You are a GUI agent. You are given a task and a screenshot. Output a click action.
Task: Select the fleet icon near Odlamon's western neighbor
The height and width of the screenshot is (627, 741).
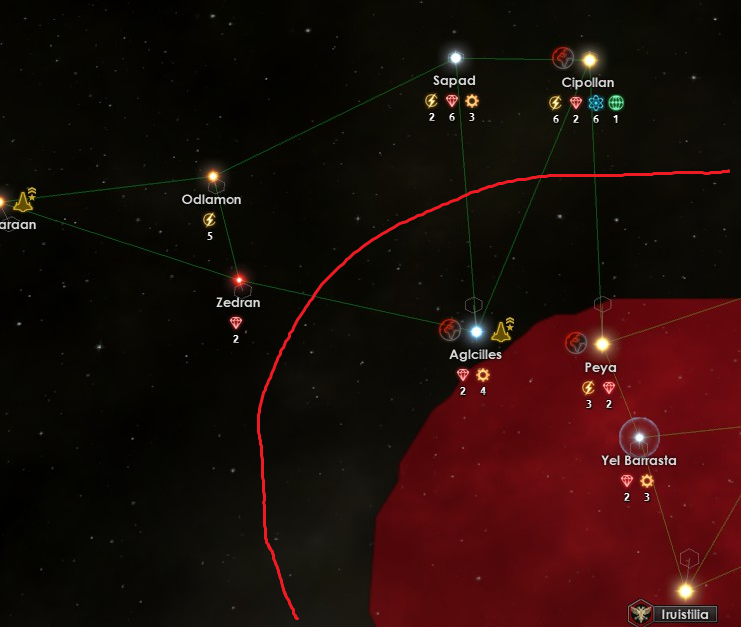click(24, 201)
